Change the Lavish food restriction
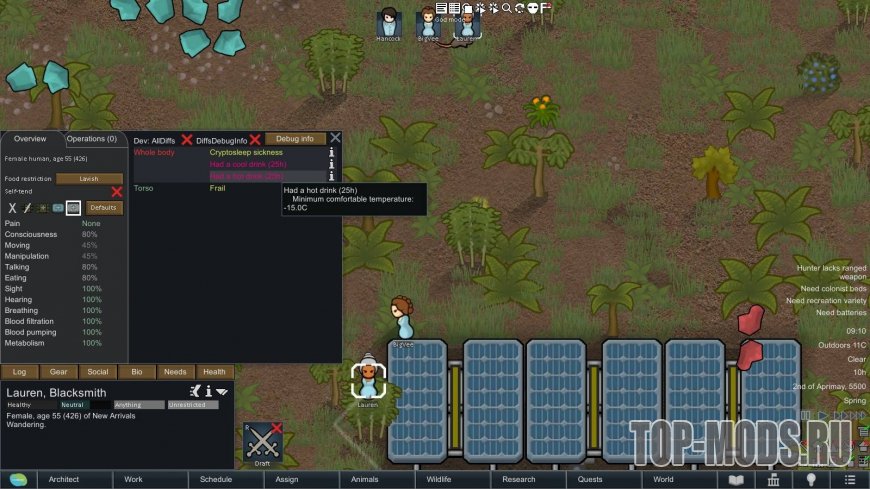Screen dimensions: 870x489 pos(89,179)
